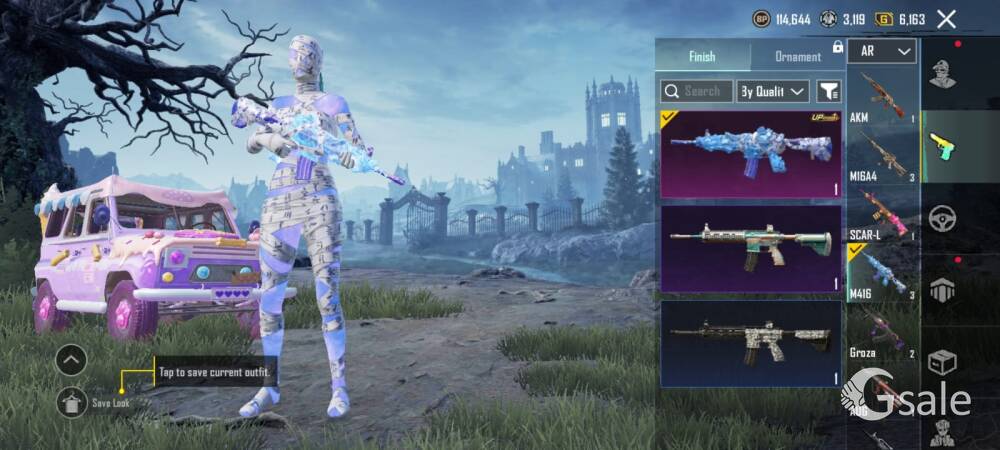Select M416 in the weapon list
The image size is (1000, 450).
882,274
